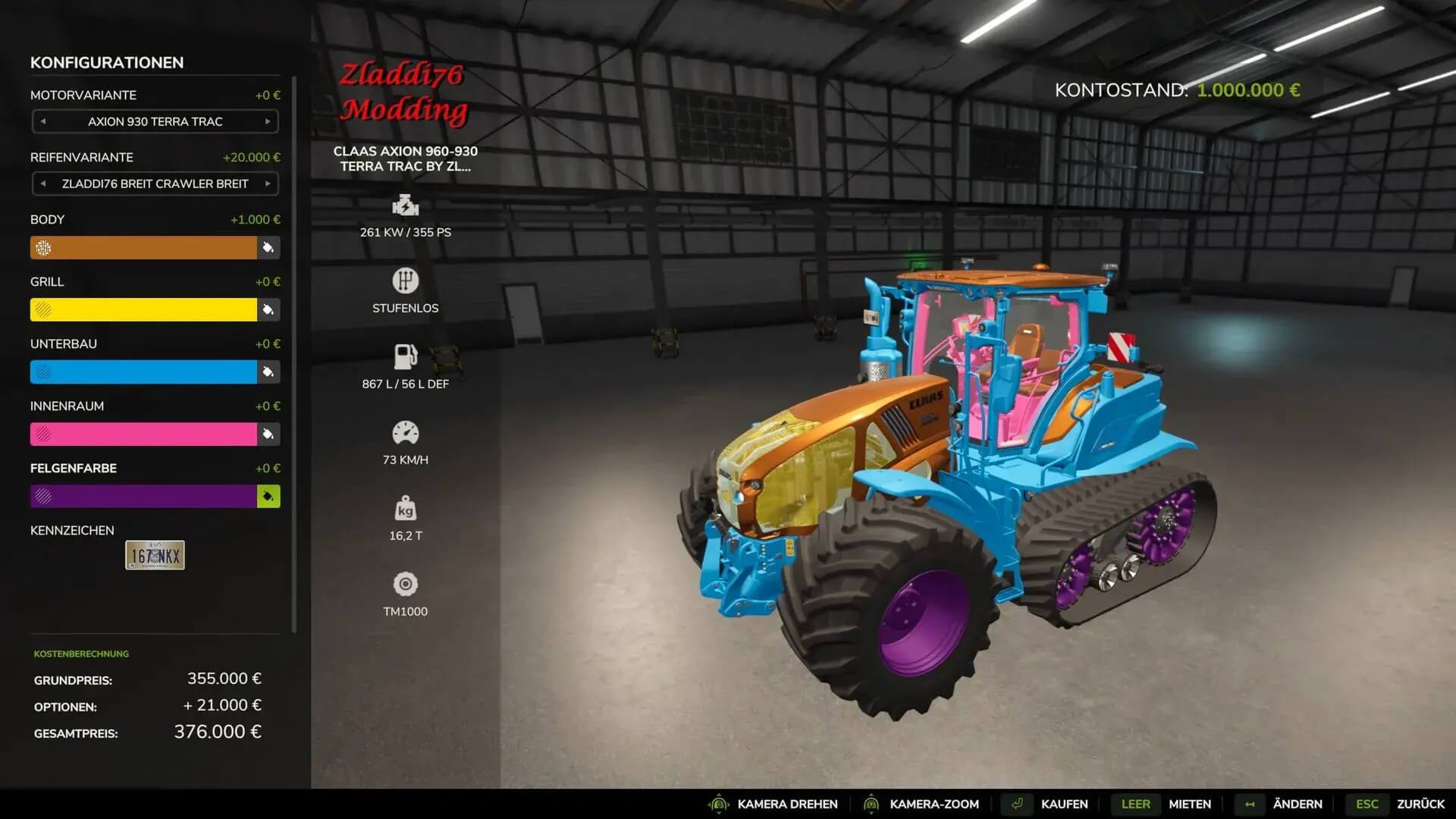The height and width of the screenshot is (819, 1456).
Task: Open the paint bucket picker for BODY
Action: coord(267,248)
